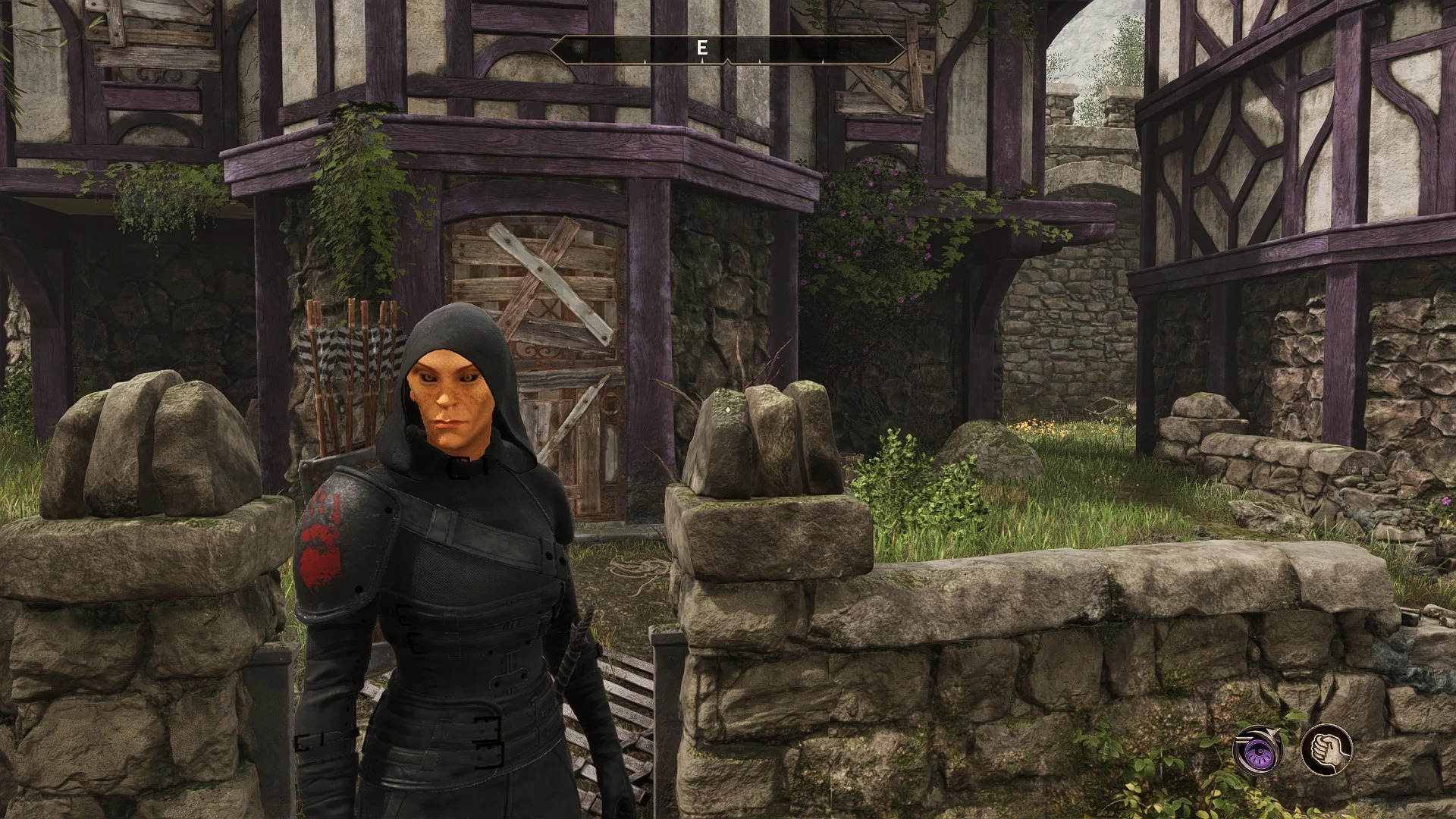Select the purple eye spell icon

coord(1258,750)
